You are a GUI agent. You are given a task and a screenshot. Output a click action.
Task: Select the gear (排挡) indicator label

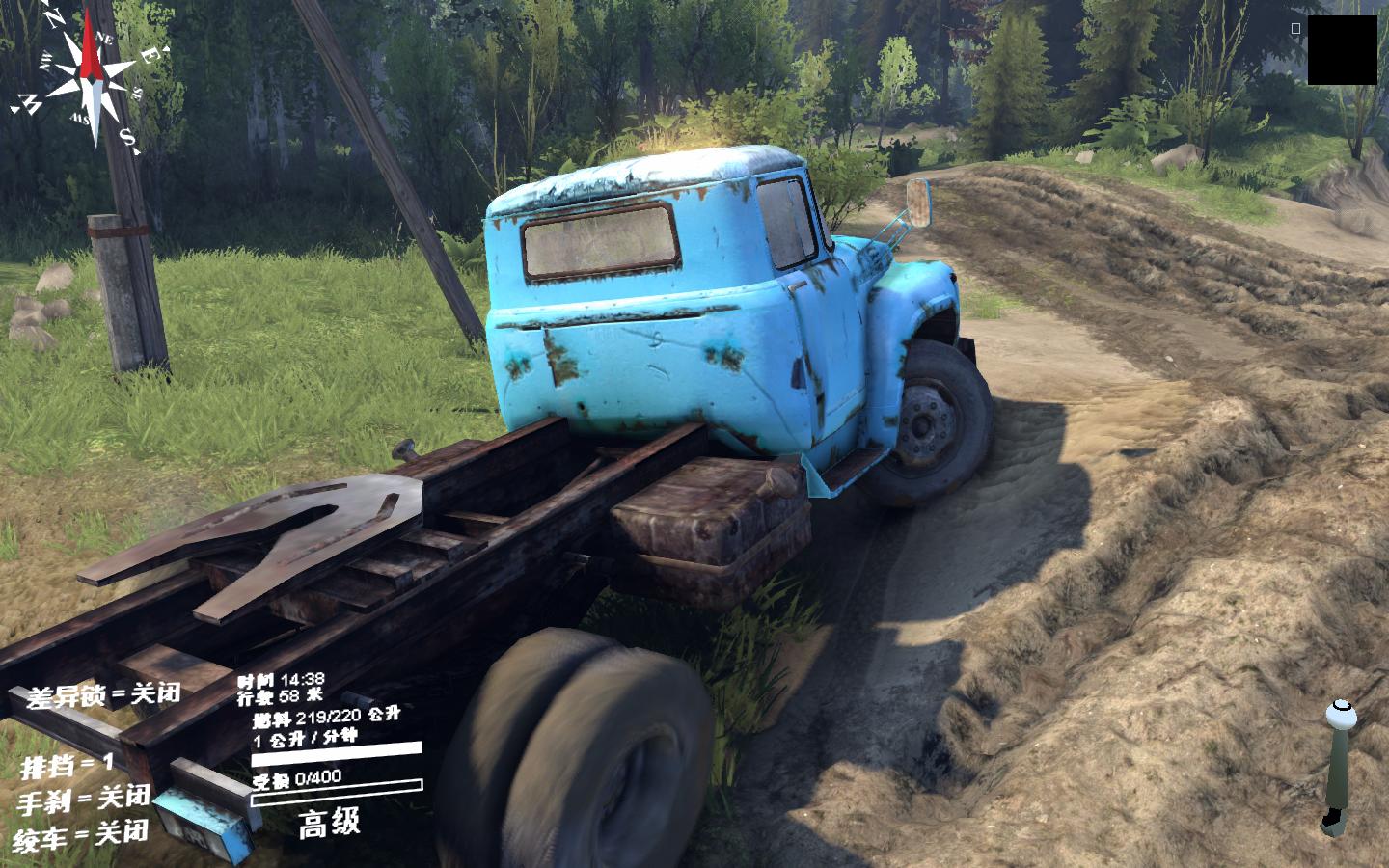[67, 766]
